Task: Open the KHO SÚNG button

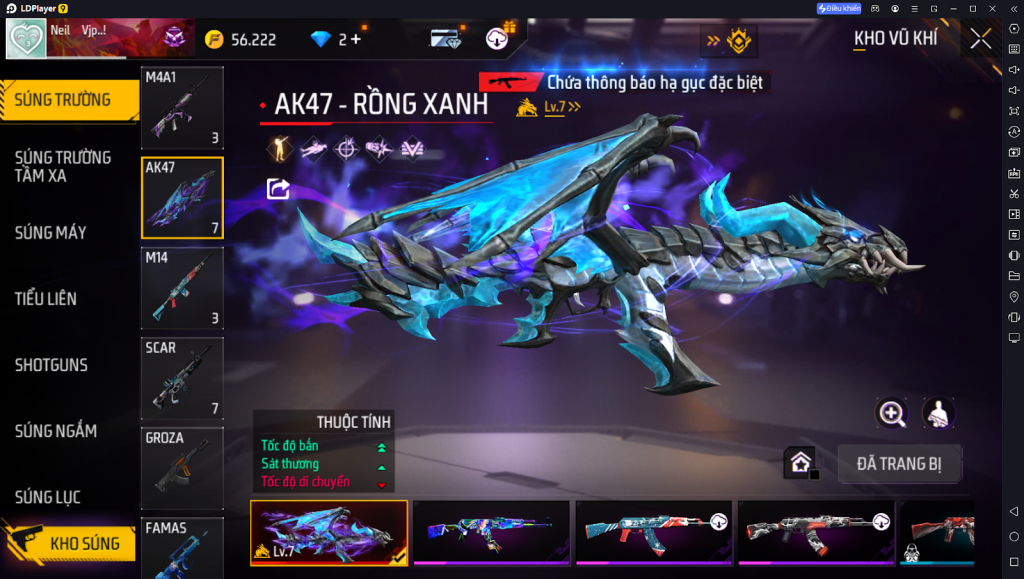Action: 72,543
